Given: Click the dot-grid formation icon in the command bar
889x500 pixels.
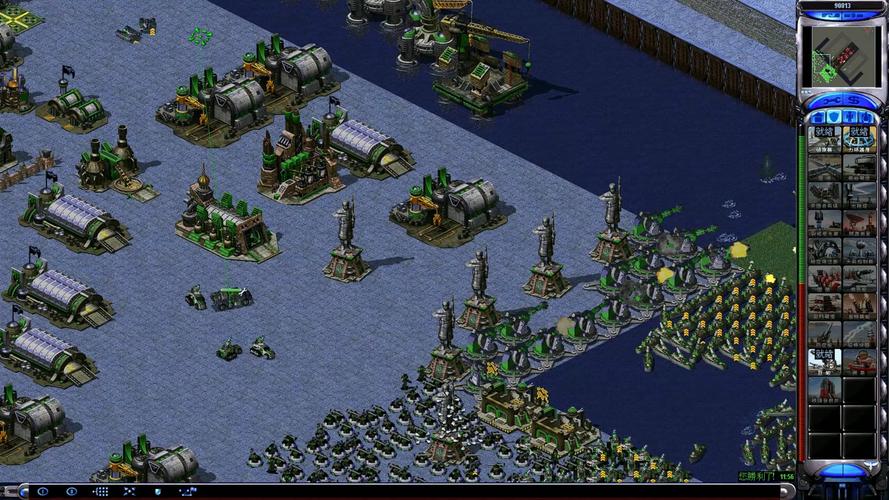Looking at the screenshot, I should pos(100,491).
